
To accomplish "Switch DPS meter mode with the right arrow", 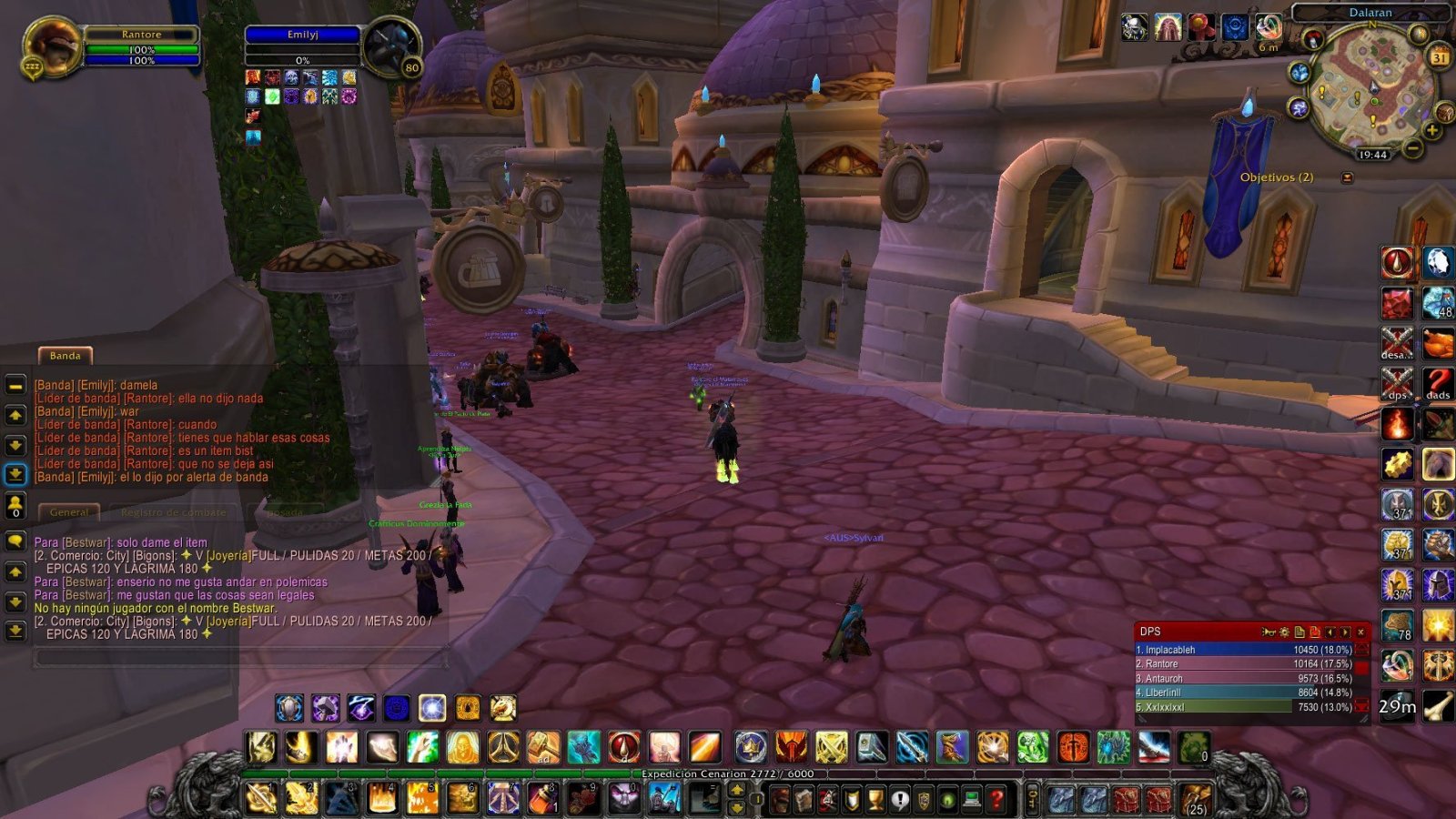I will 1347,632.
